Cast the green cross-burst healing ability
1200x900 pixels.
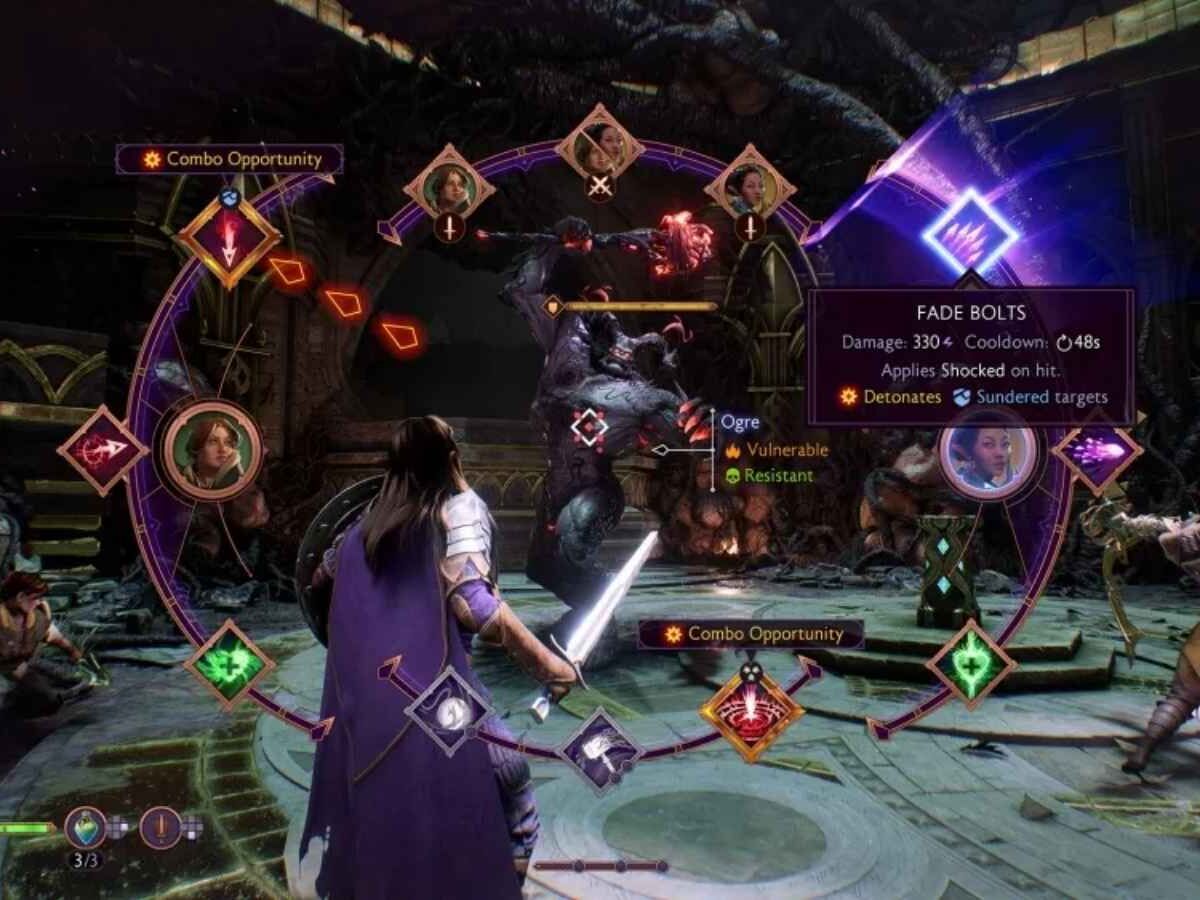pos(229,664)
